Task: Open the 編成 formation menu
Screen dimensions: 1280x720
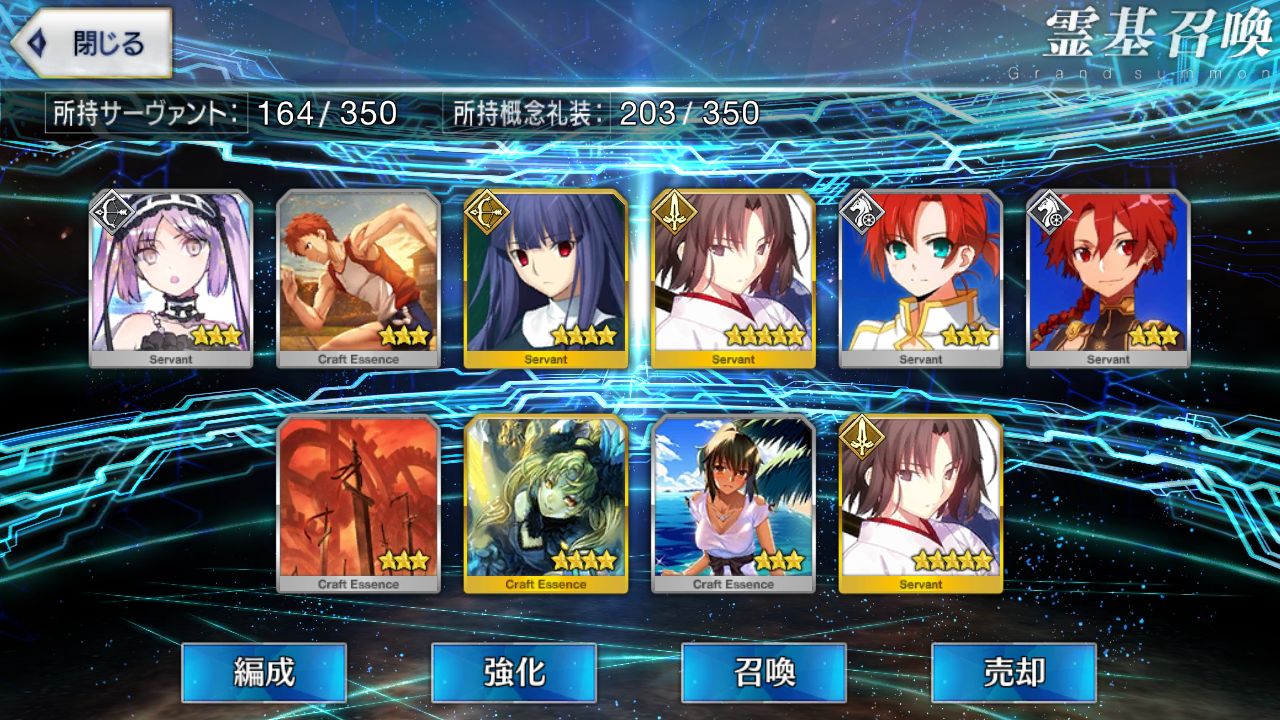Action: [x=264, y=672]
